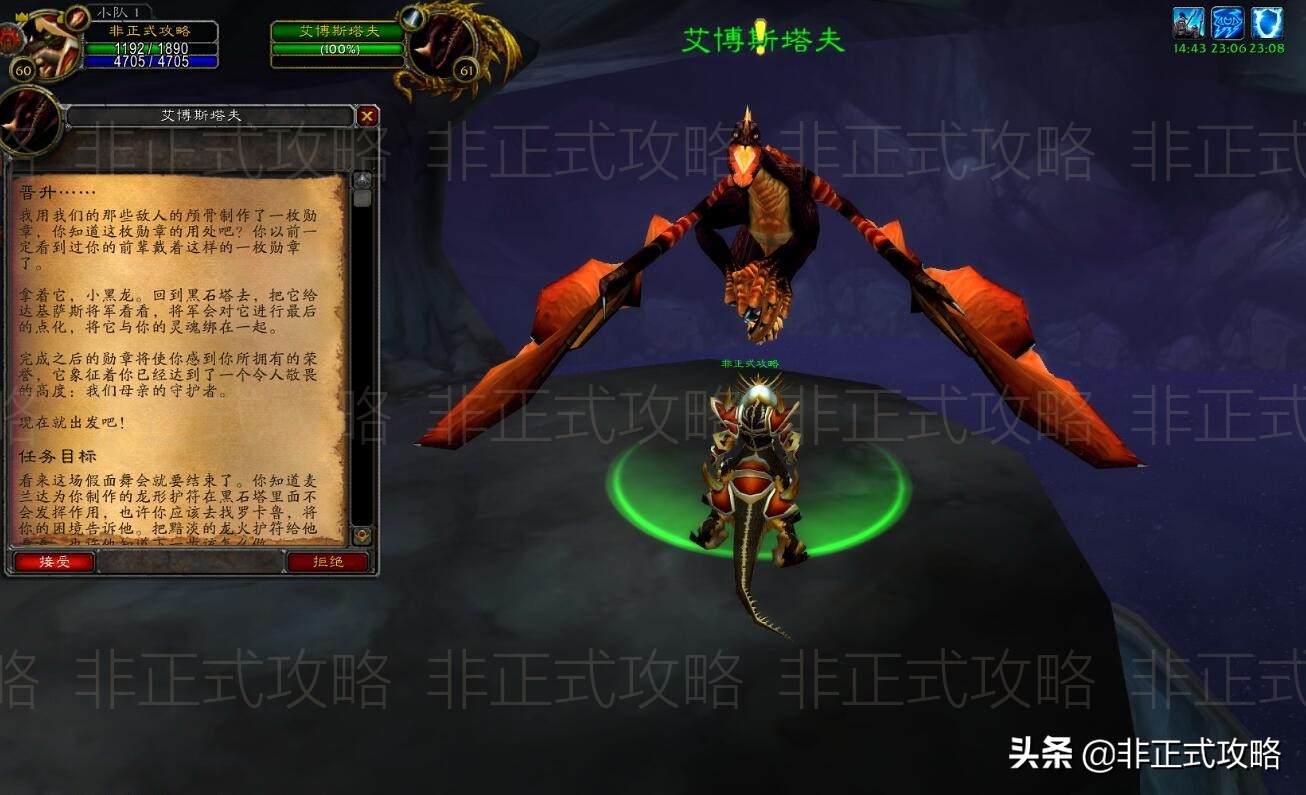Click the player level 60 badge

coord(22,68)
